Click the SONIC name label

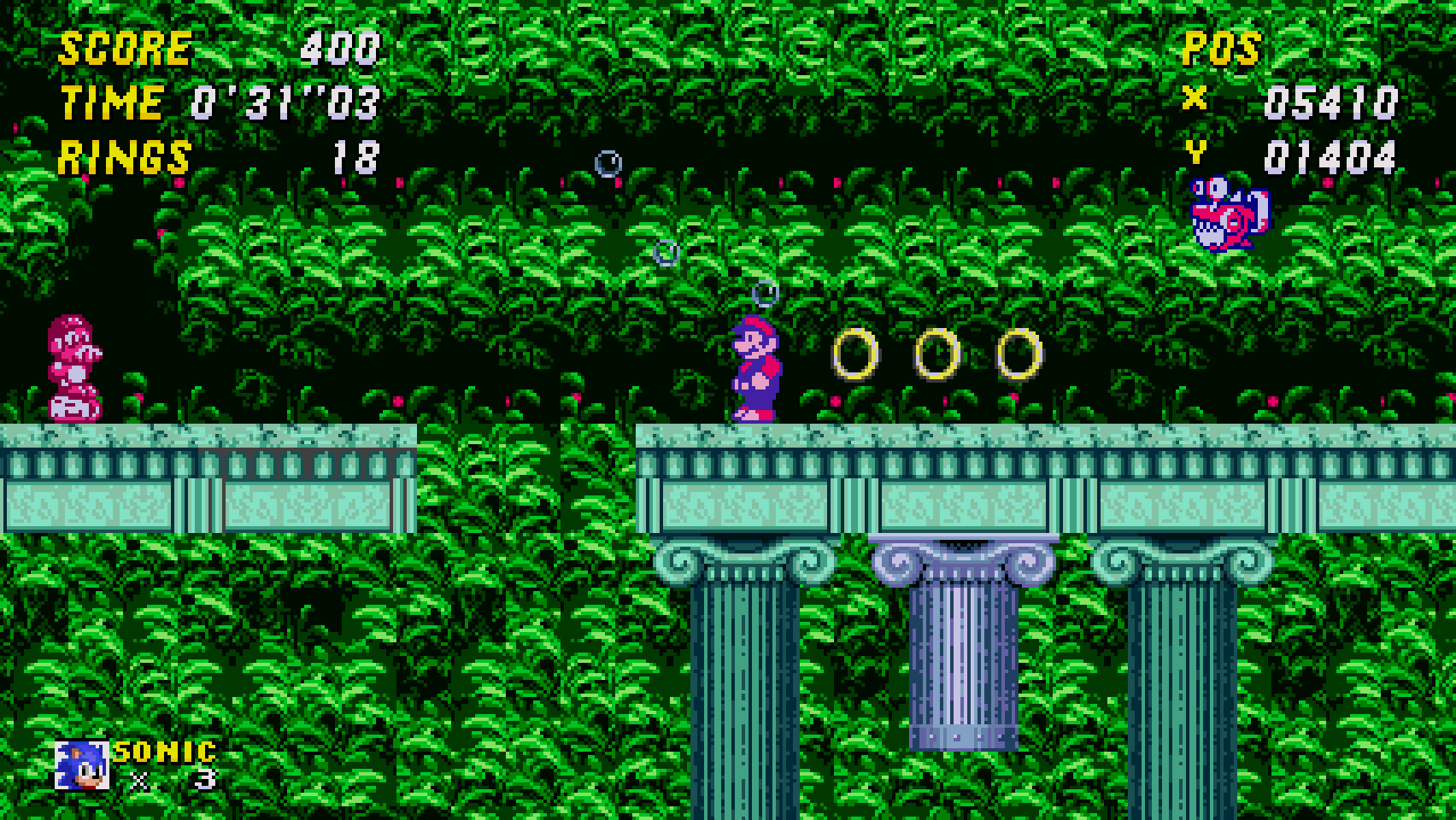164,751
